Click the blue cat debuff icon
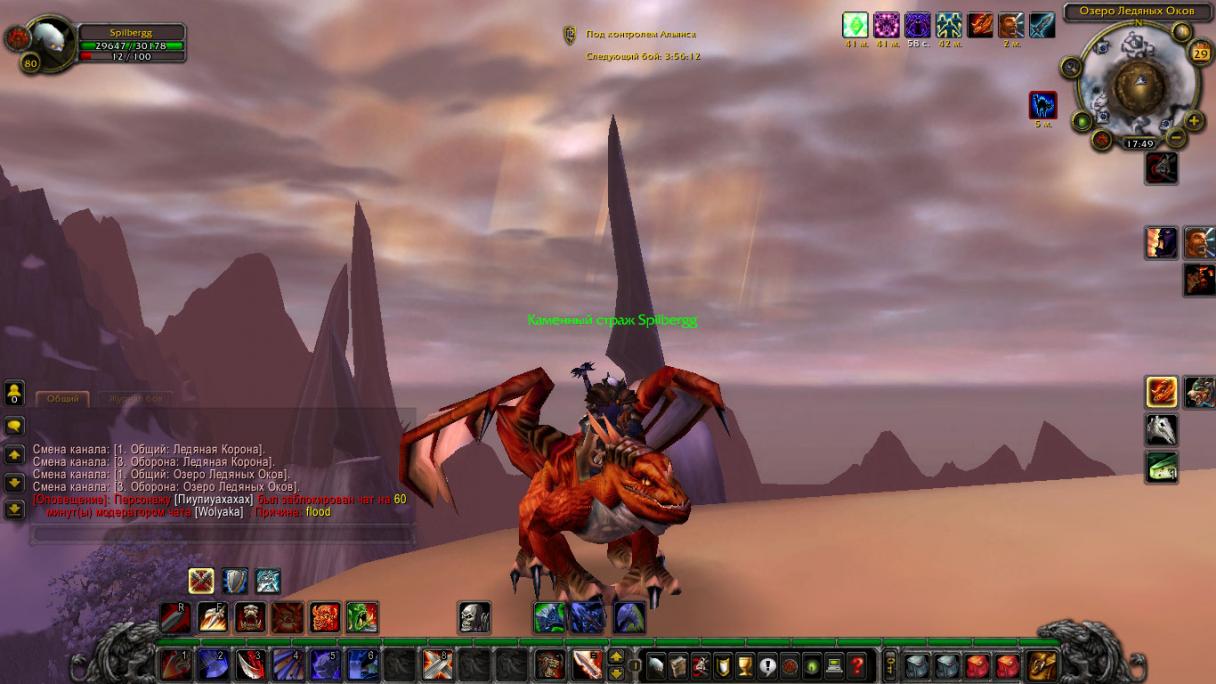Screen dimensions: 1216x684 tap(1043, 105)
